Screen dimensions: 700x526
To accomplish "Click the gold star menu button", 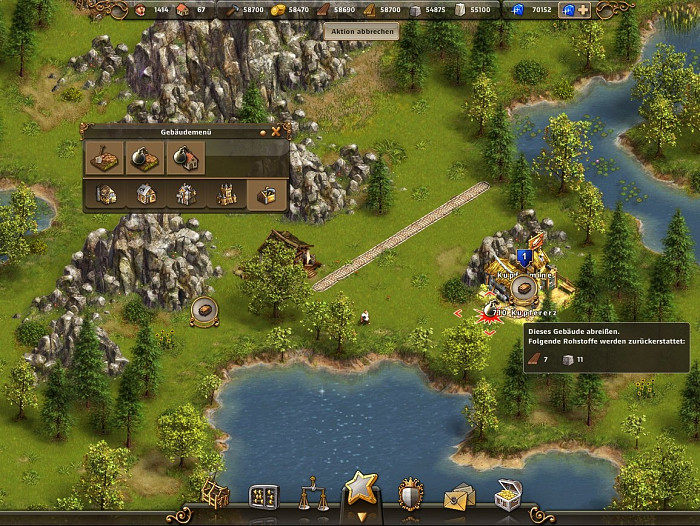I will 360,488.
